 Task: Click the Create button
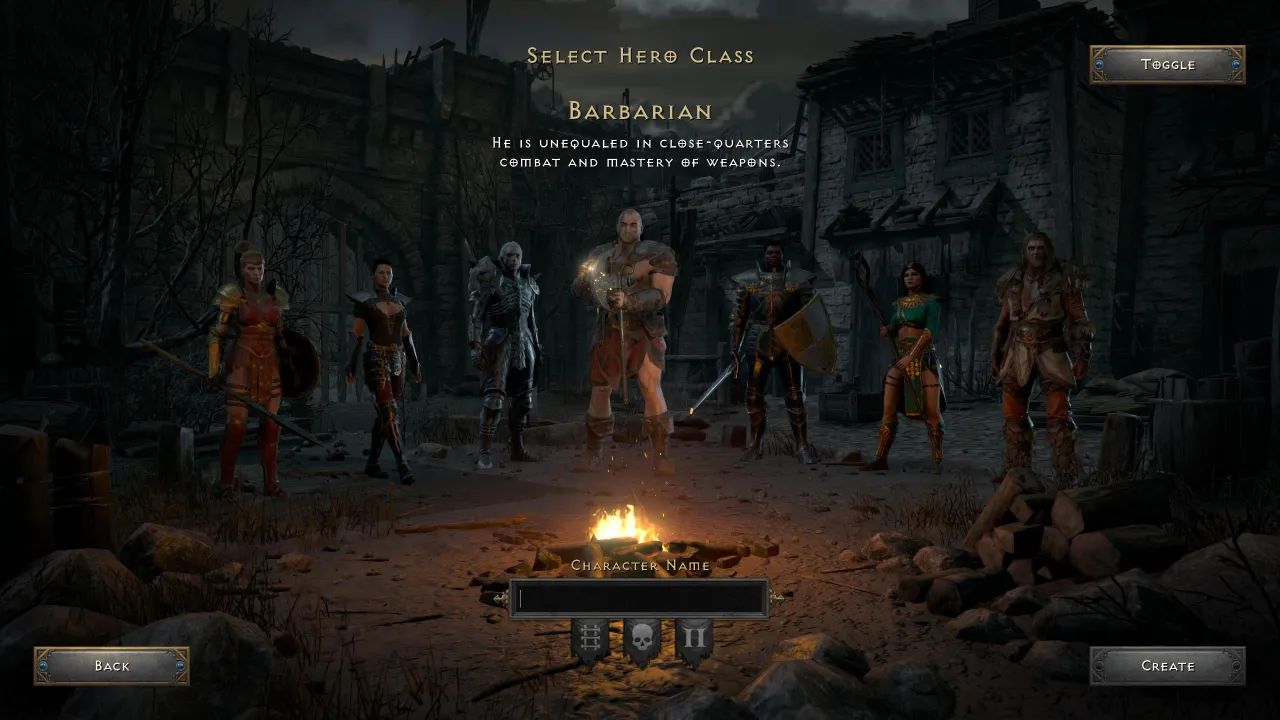[x=1168, y=666]
